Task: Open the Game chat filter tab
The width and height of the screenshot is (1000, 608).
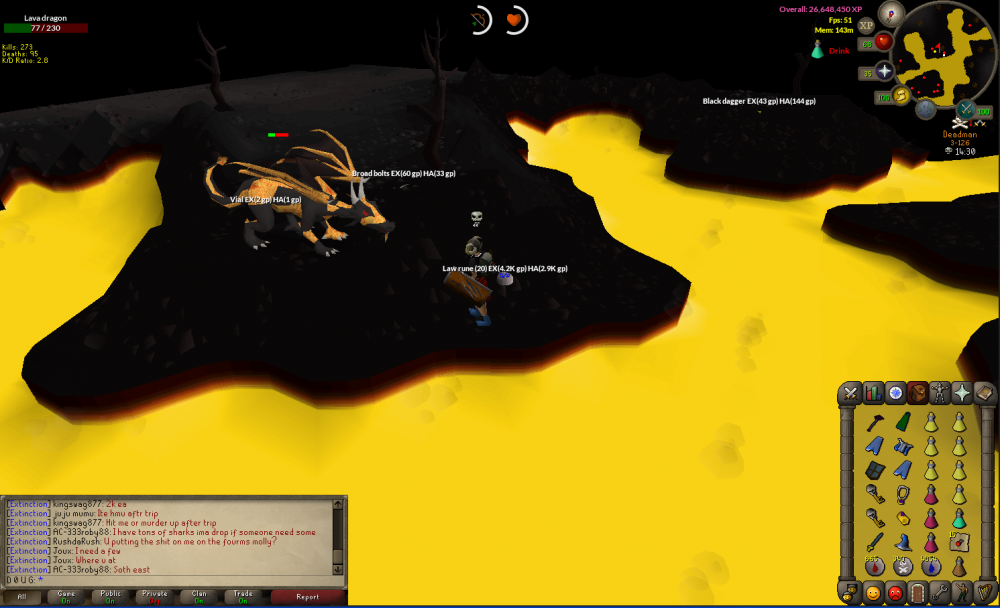Action: 66,597
